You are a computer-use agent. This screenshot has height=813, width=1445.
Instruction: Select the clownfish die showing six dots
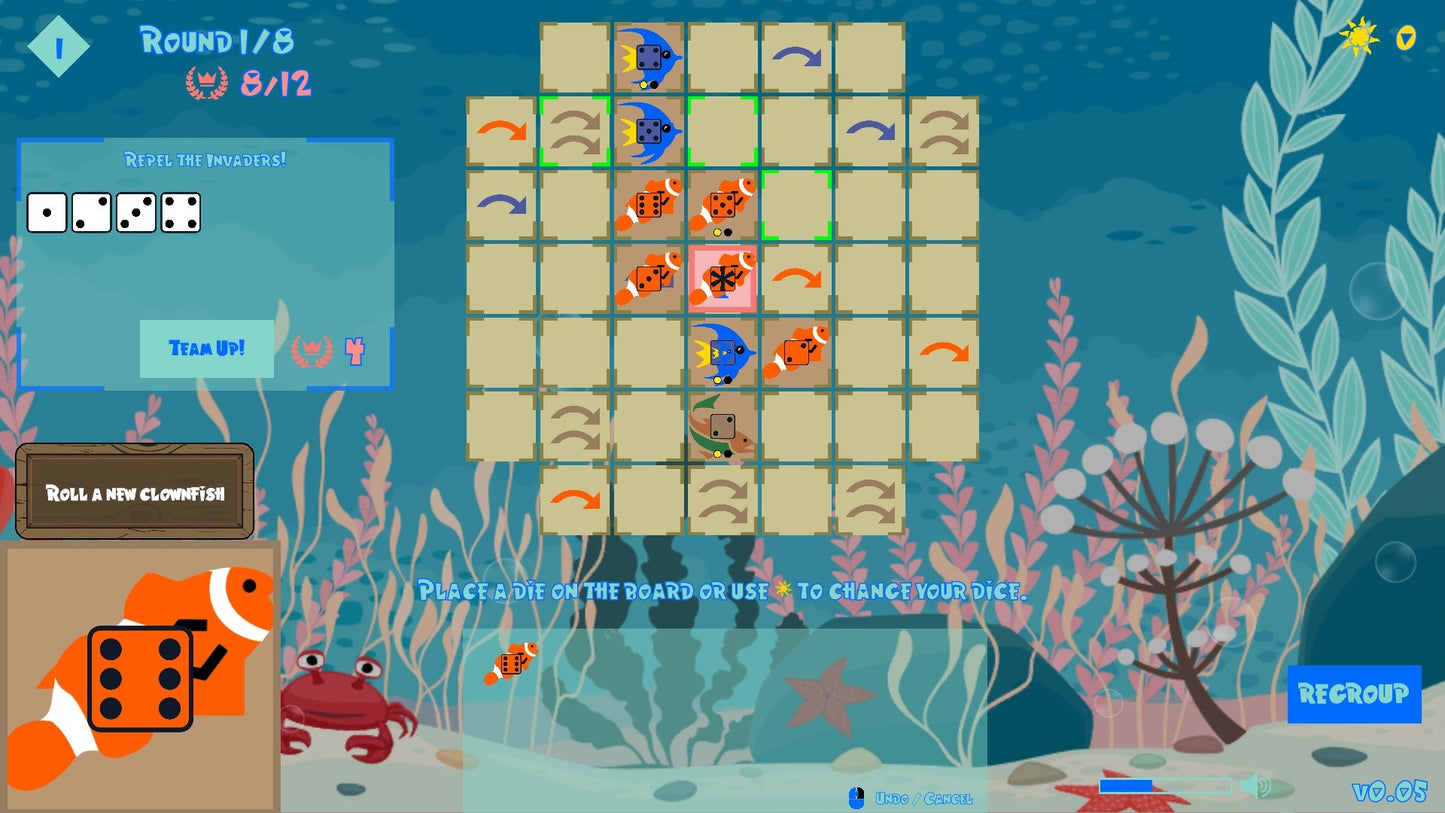pyautogui.click(x=140, y=675)
